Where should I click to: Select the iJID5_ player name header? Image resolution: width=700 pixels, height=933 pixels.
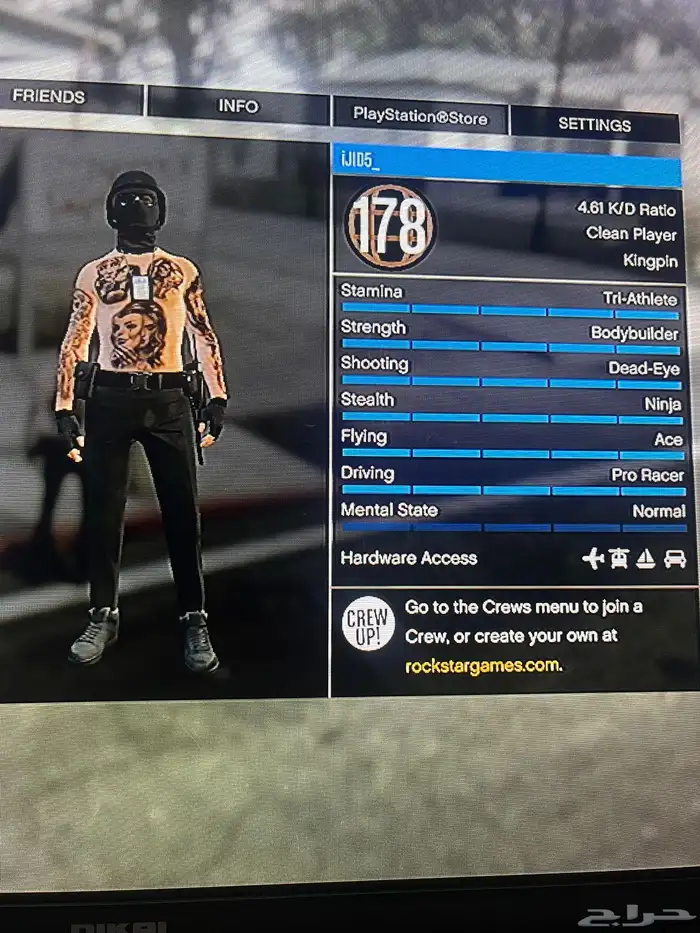506,162
